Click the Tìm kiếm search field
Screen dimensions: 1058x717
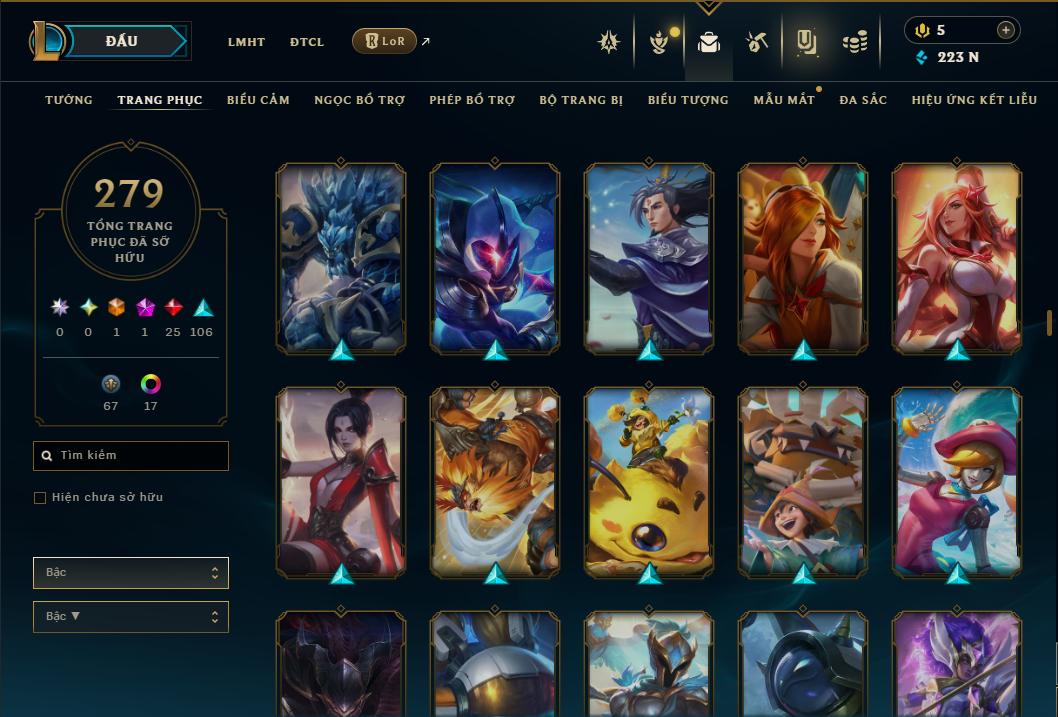131,456
